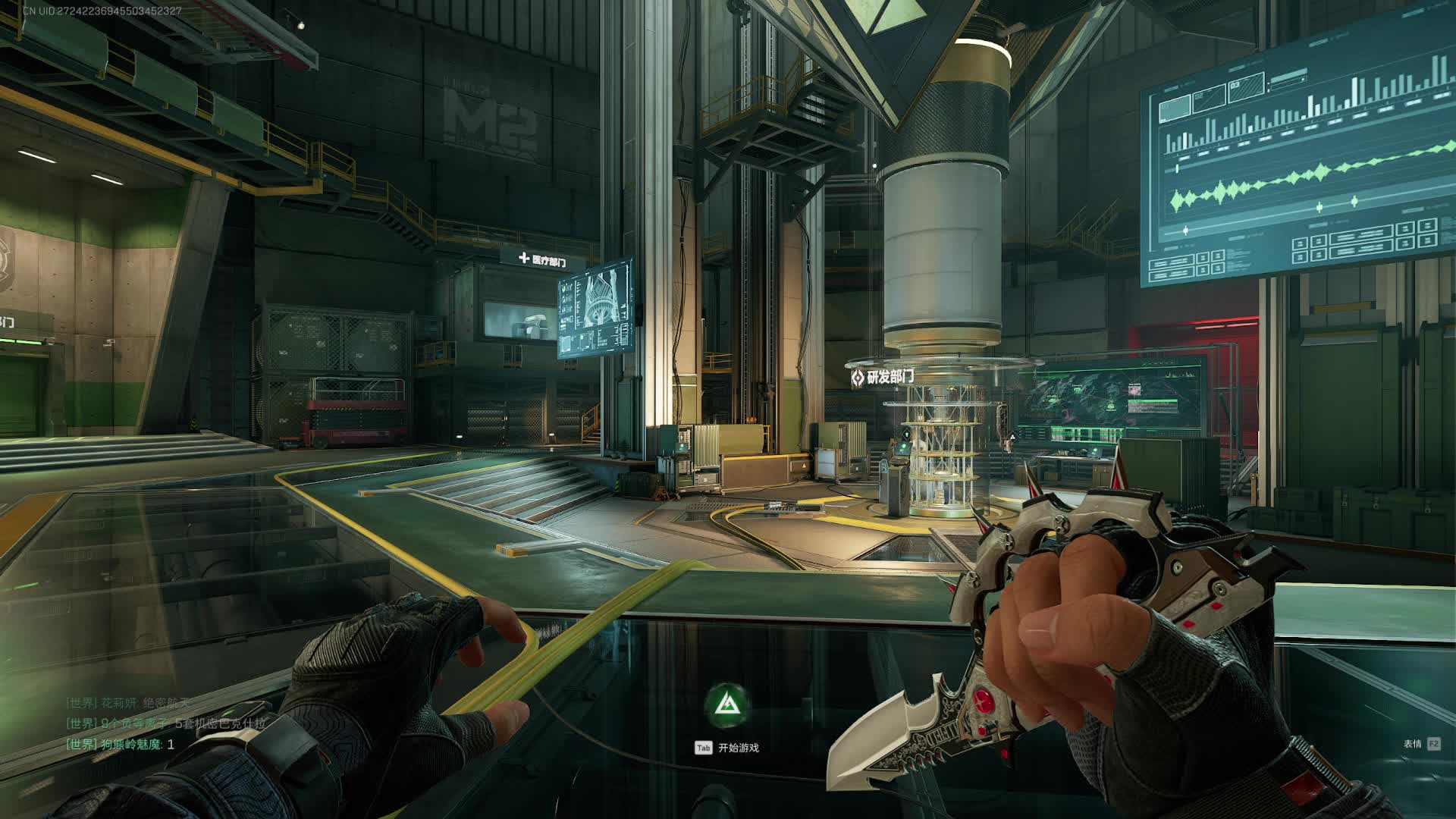Select the 研发部门 department marker
Screen dimensions: 1456x819
[x=883, y=377]
